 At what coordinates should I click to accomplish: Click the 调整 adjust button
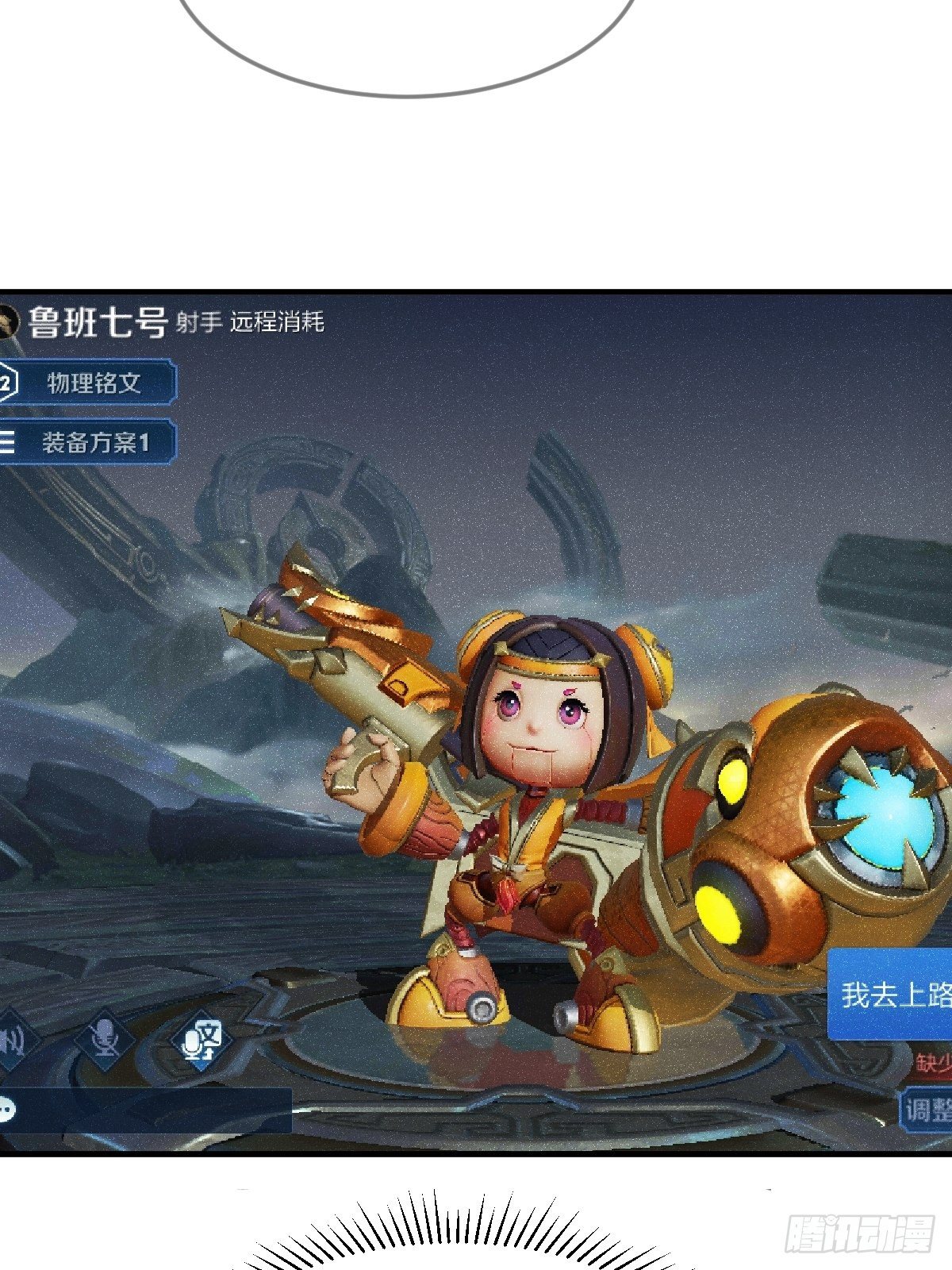coord(927,1109)
